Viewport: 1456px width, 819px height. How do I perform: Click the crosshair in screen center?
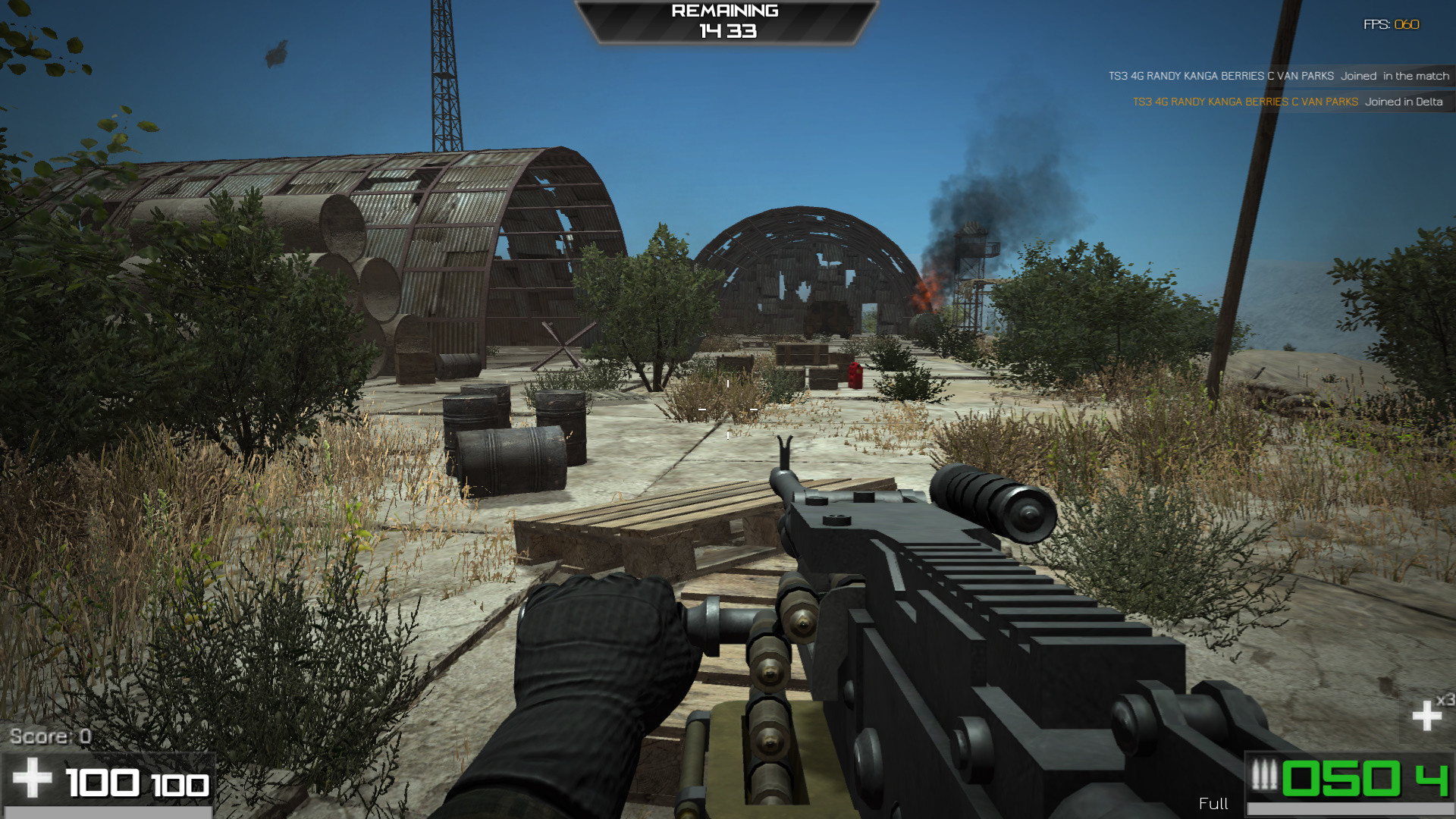tap(728, 409)
